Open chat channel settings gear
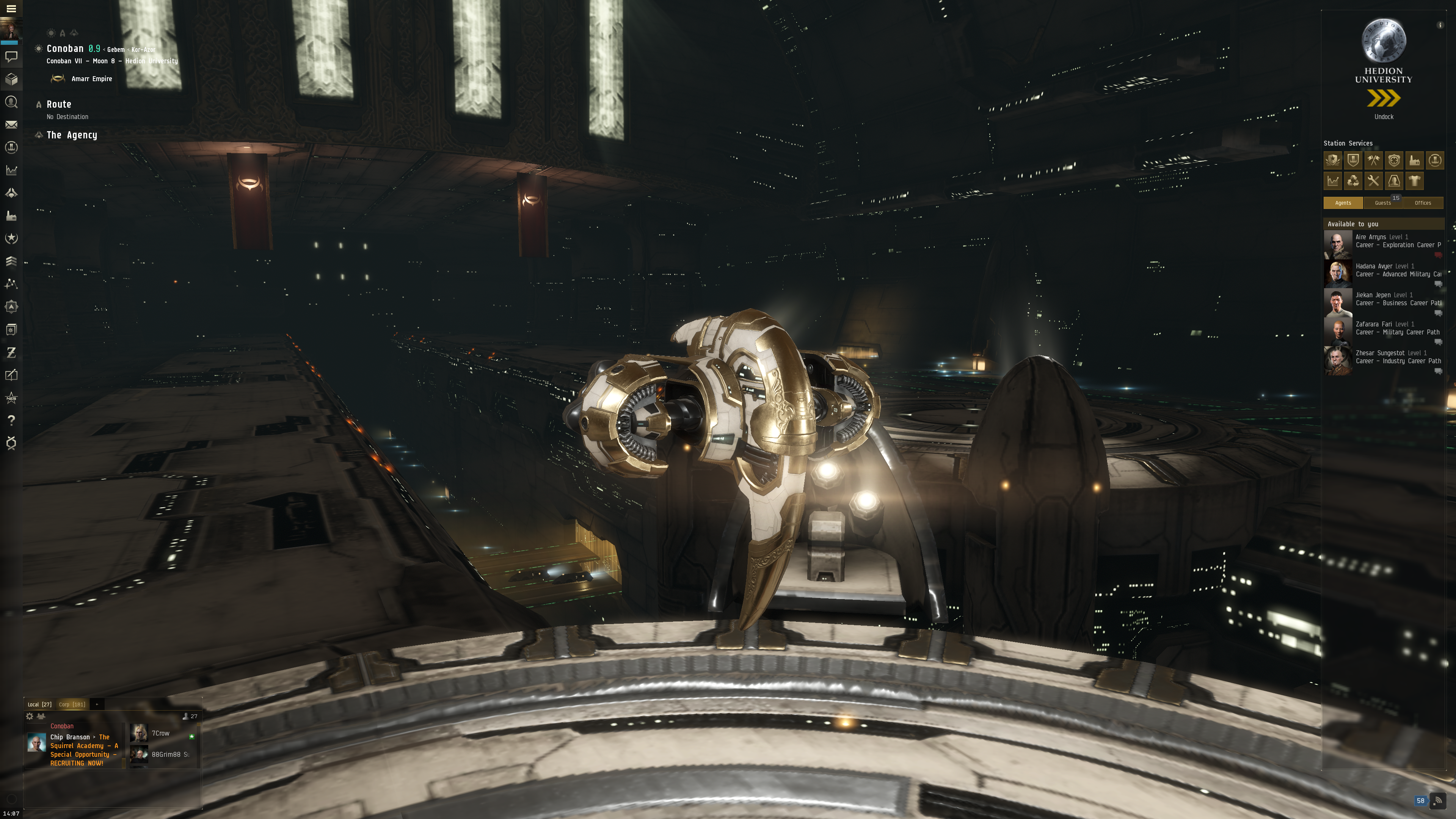Screen dimensions: 1456x819 30,716
